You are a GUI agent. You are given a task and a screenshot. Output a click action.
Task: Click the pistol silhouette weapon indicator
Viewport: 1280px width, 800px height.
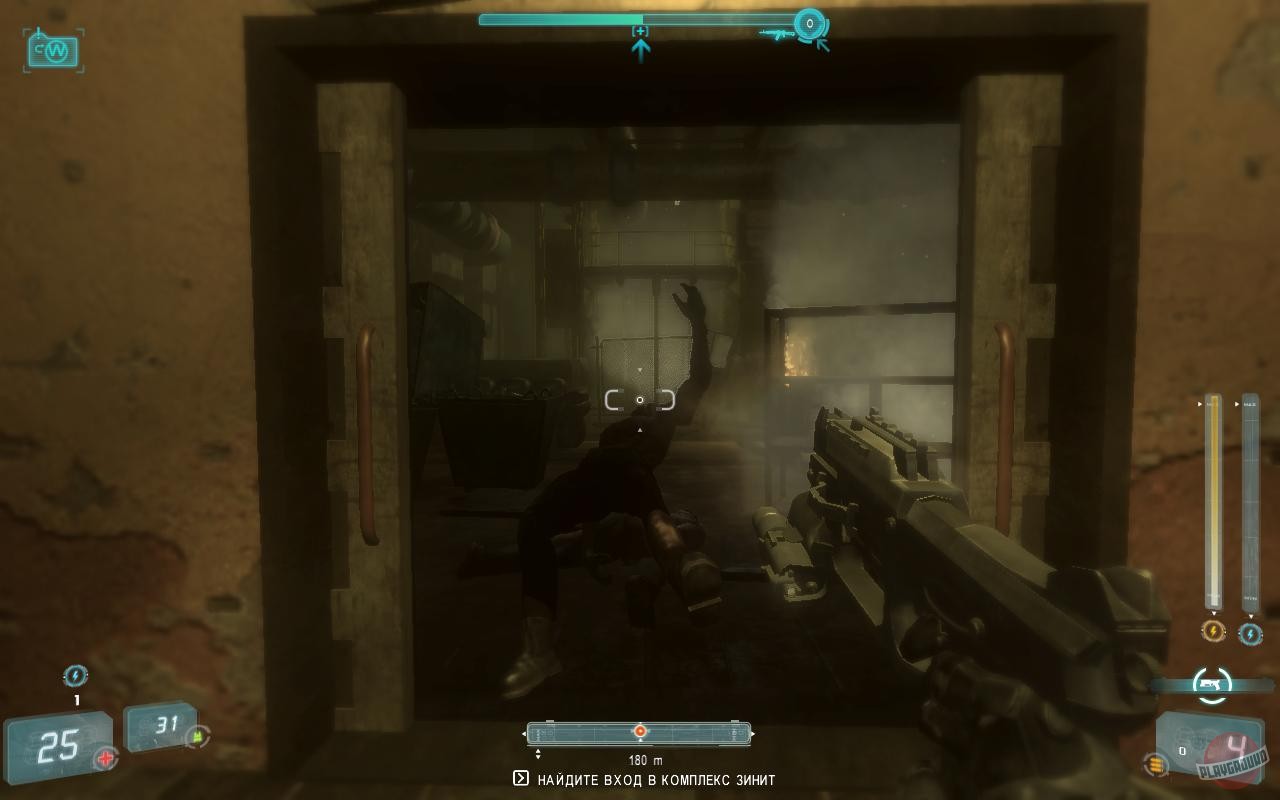click(x=1210, y=684)
